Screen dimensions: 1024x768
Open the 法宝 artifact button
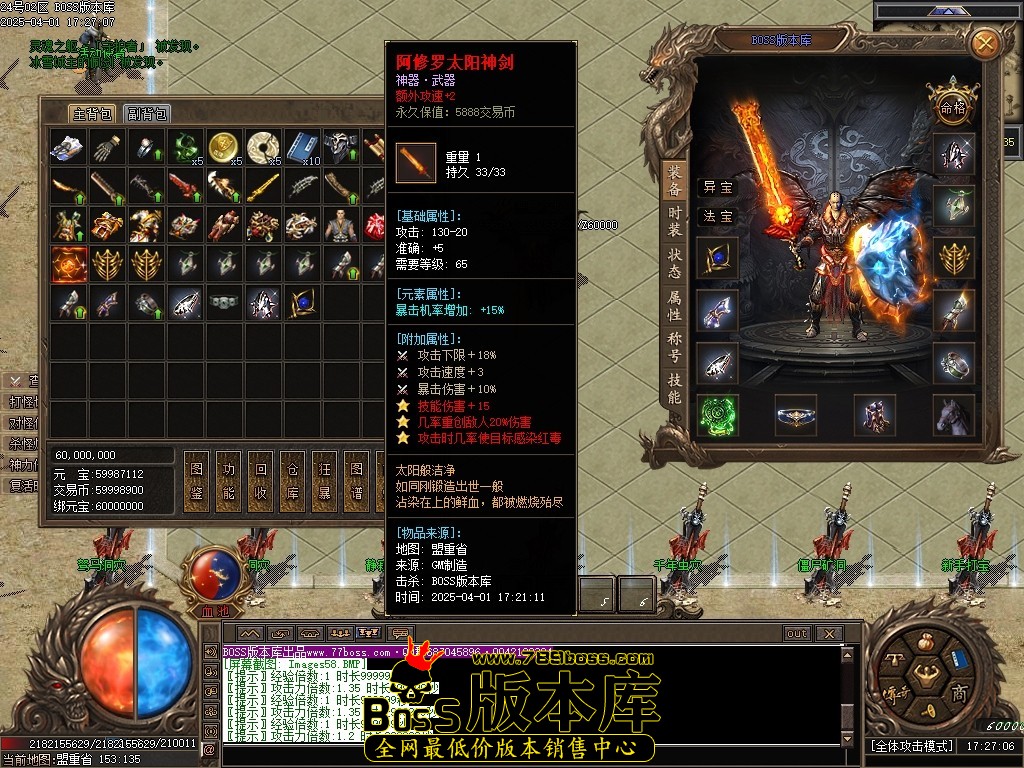717,215
